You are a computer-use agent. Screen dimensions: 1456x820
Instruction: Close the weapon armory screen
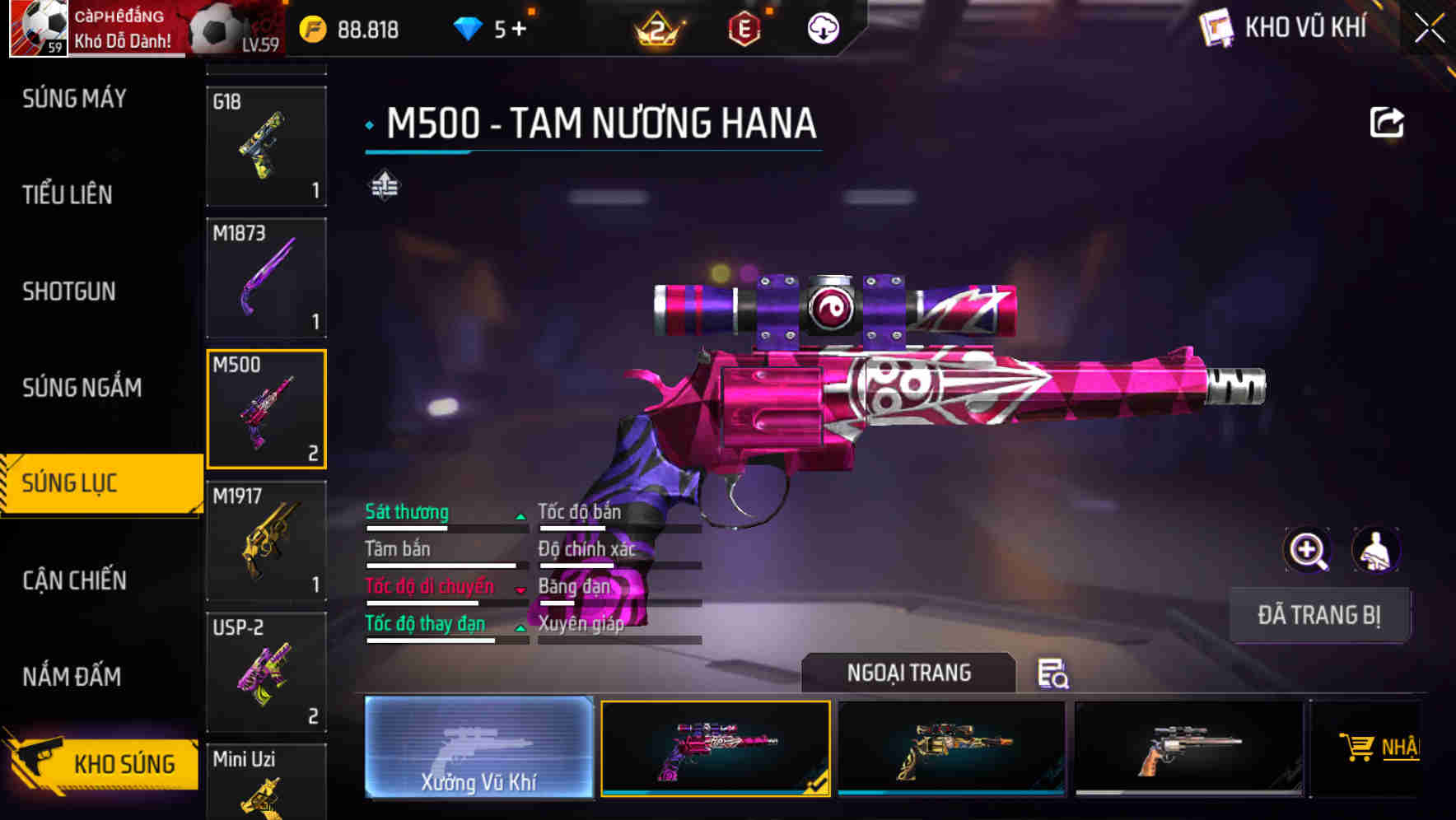click(1429, 29)
